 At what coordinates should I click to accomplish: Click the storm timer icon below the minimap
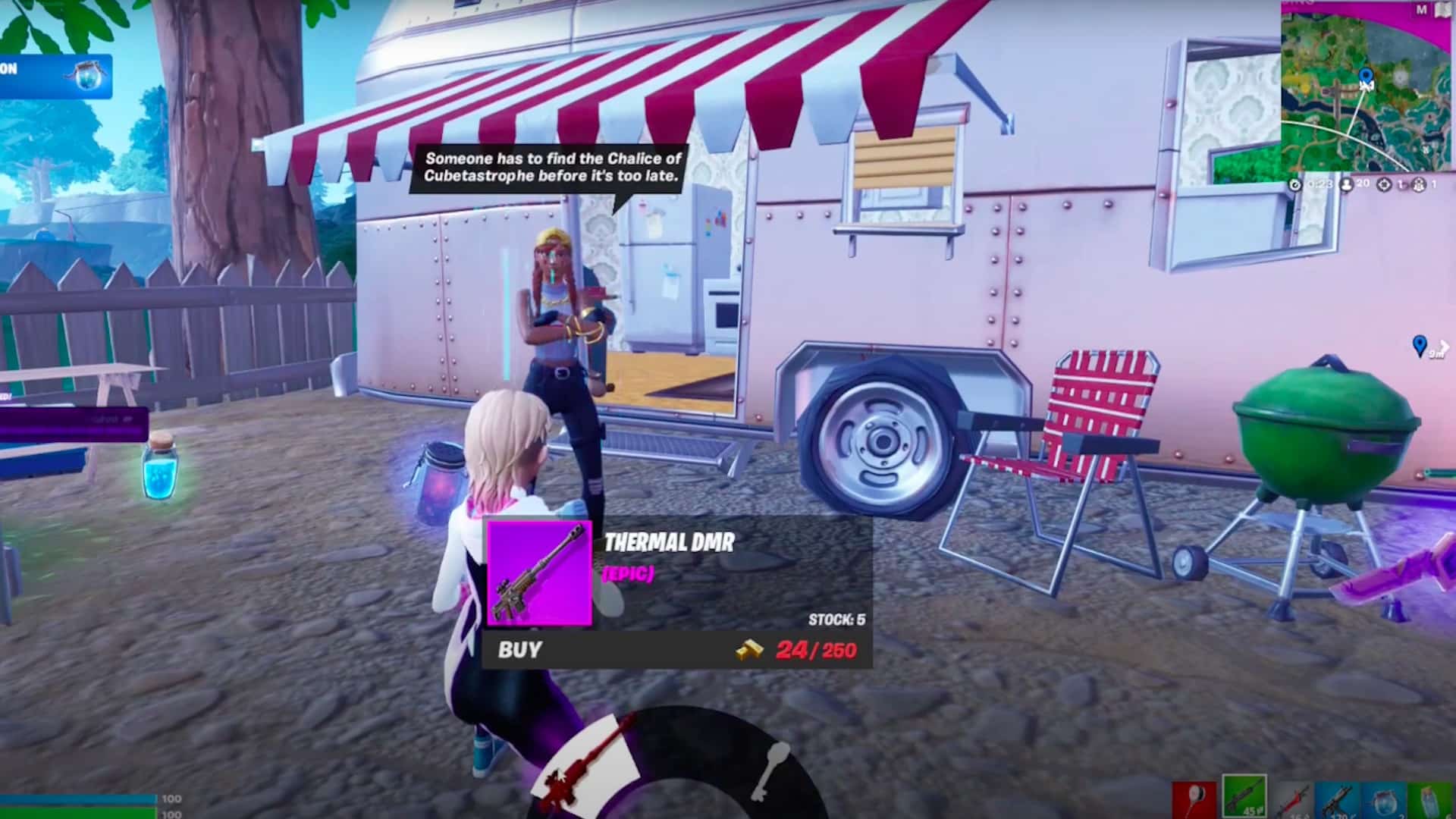click(1295, 184)
